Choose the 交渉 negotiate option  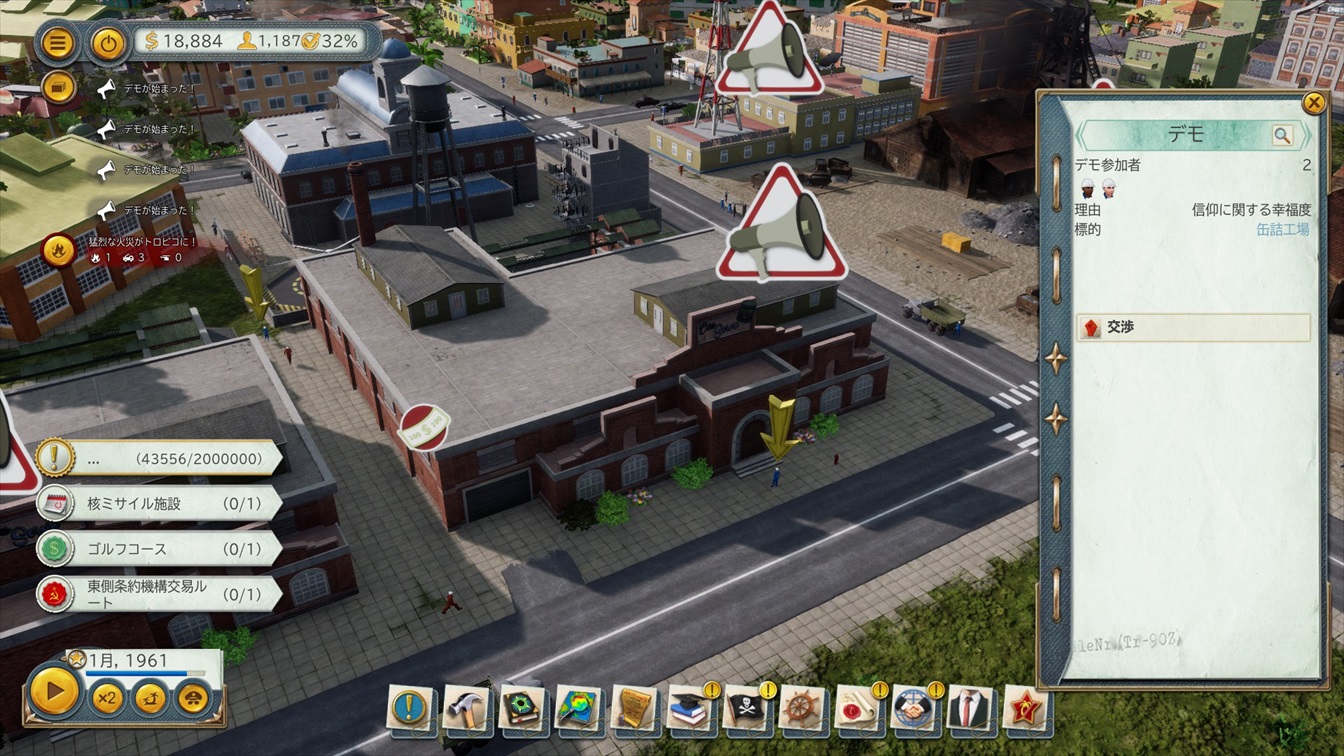[x=1193, y=327]
